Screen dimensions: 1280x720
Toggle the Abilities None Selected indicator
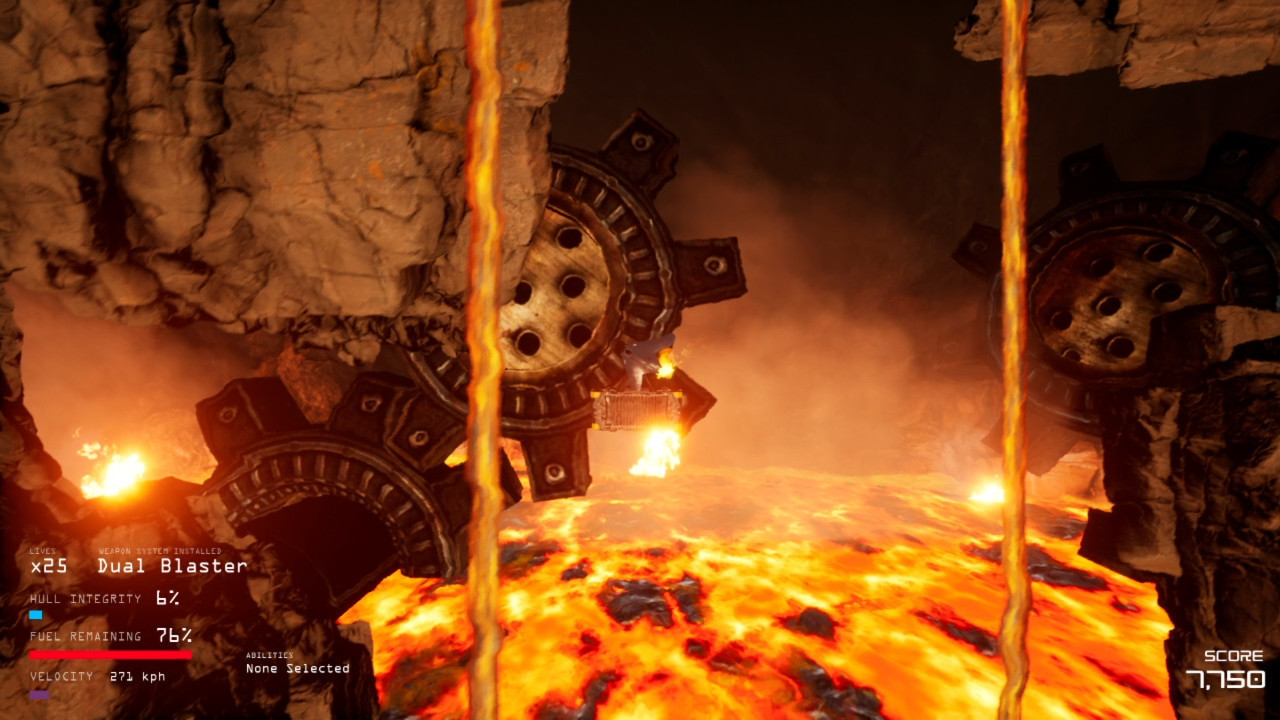pos(296,668)
